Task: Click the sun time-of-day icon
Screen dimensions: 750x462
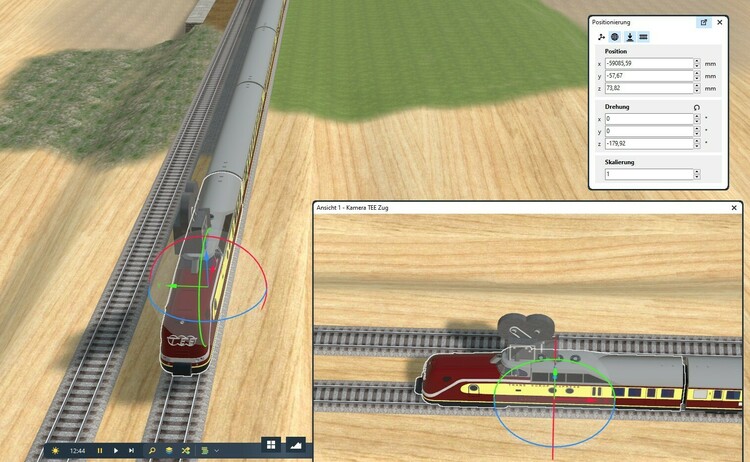Action: [55, 451]
